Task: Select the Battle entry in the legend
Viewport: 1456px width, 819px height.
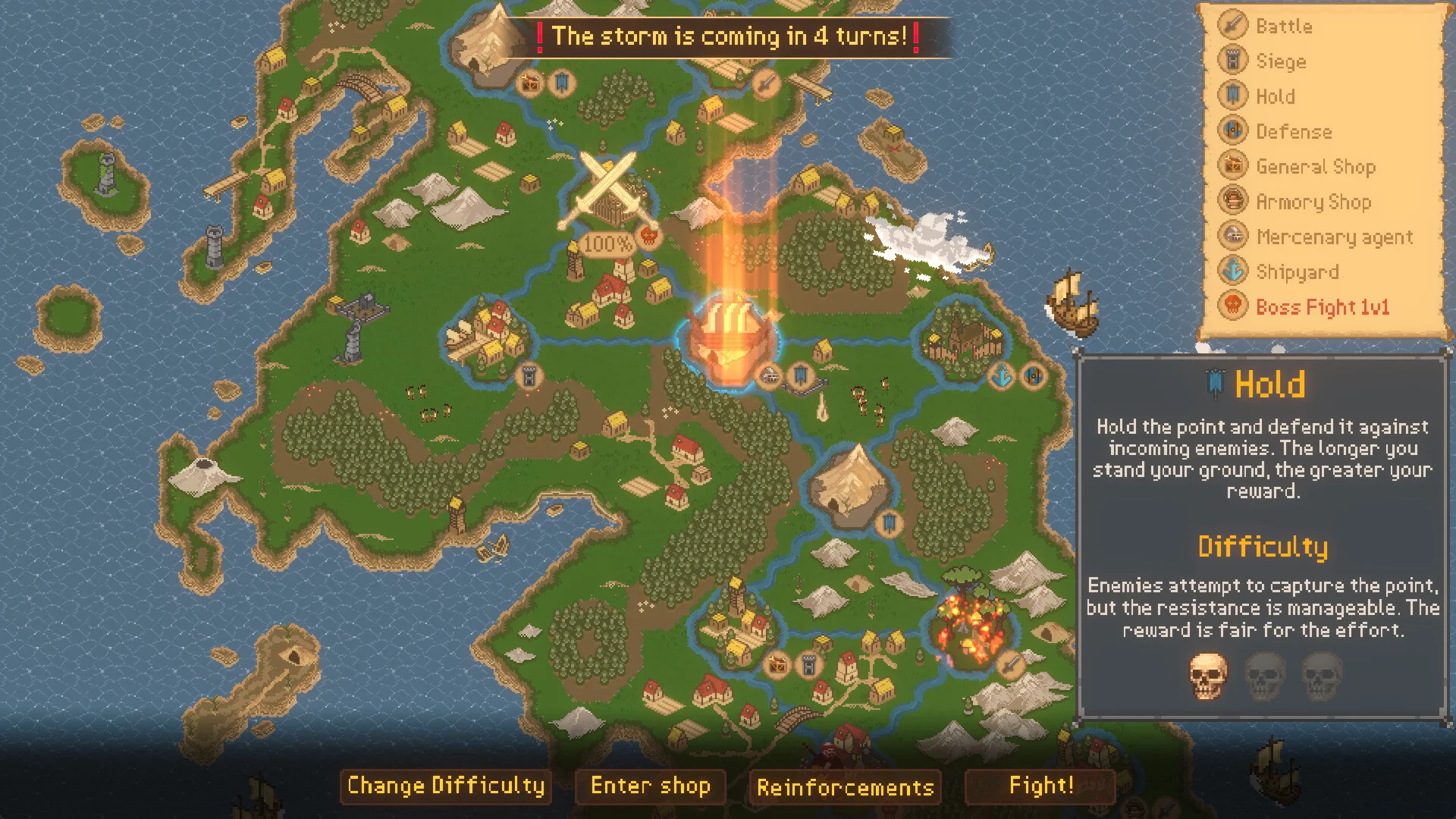Action: coord(1283,27)
